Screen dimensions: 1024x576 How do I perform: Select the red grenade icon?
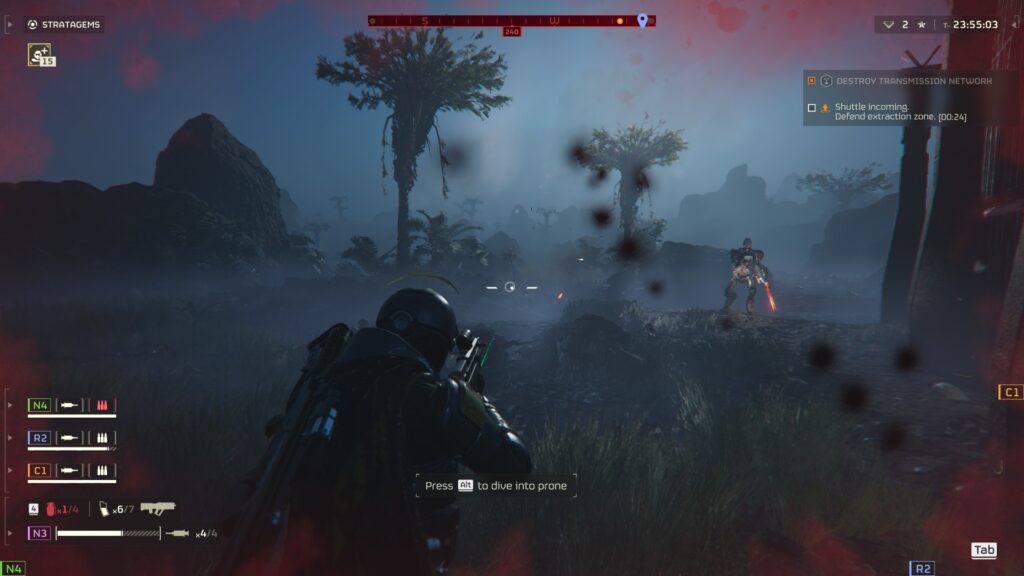50,509
